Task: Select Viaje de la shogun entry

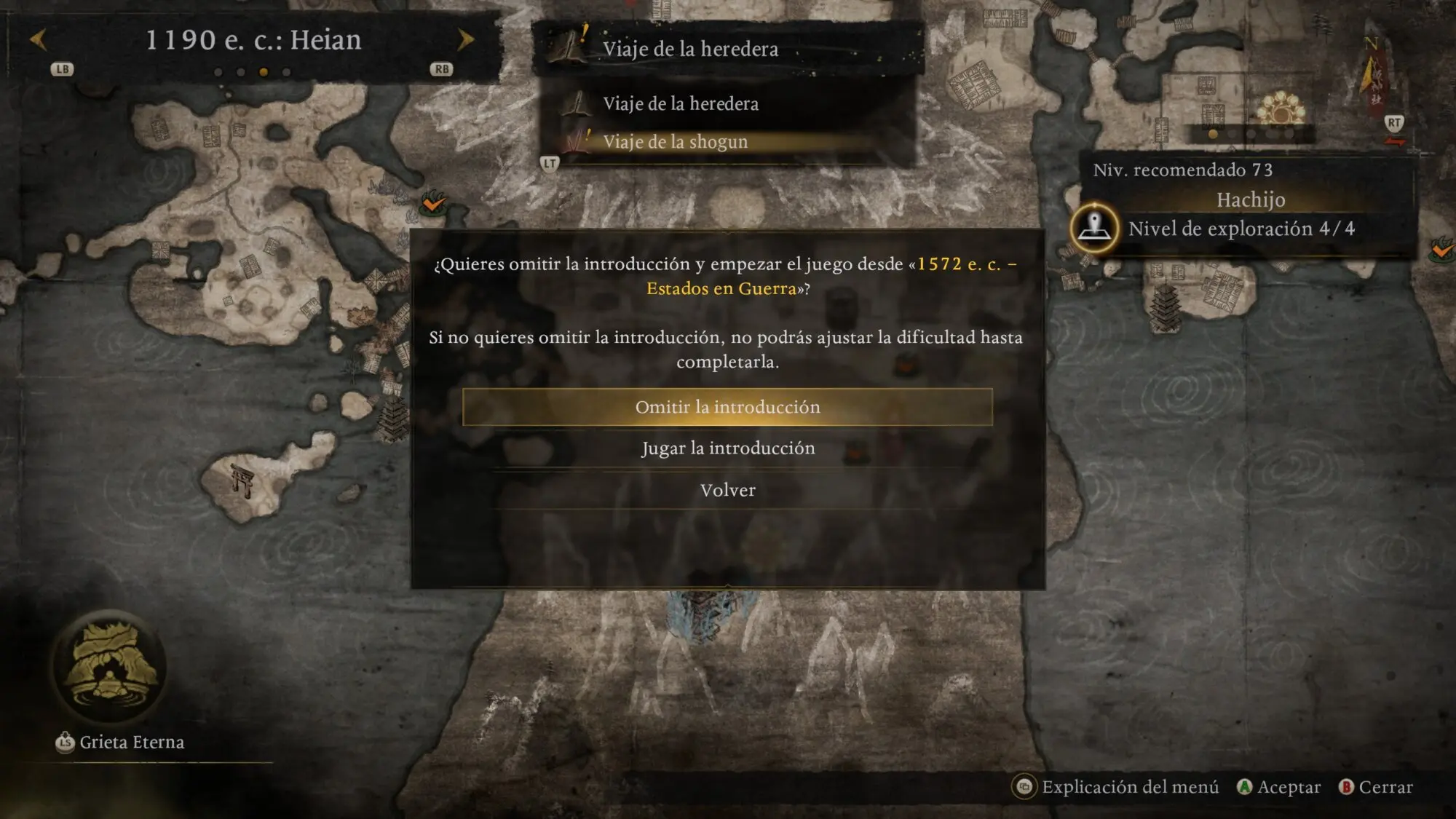Action: [x=675, y=141]
